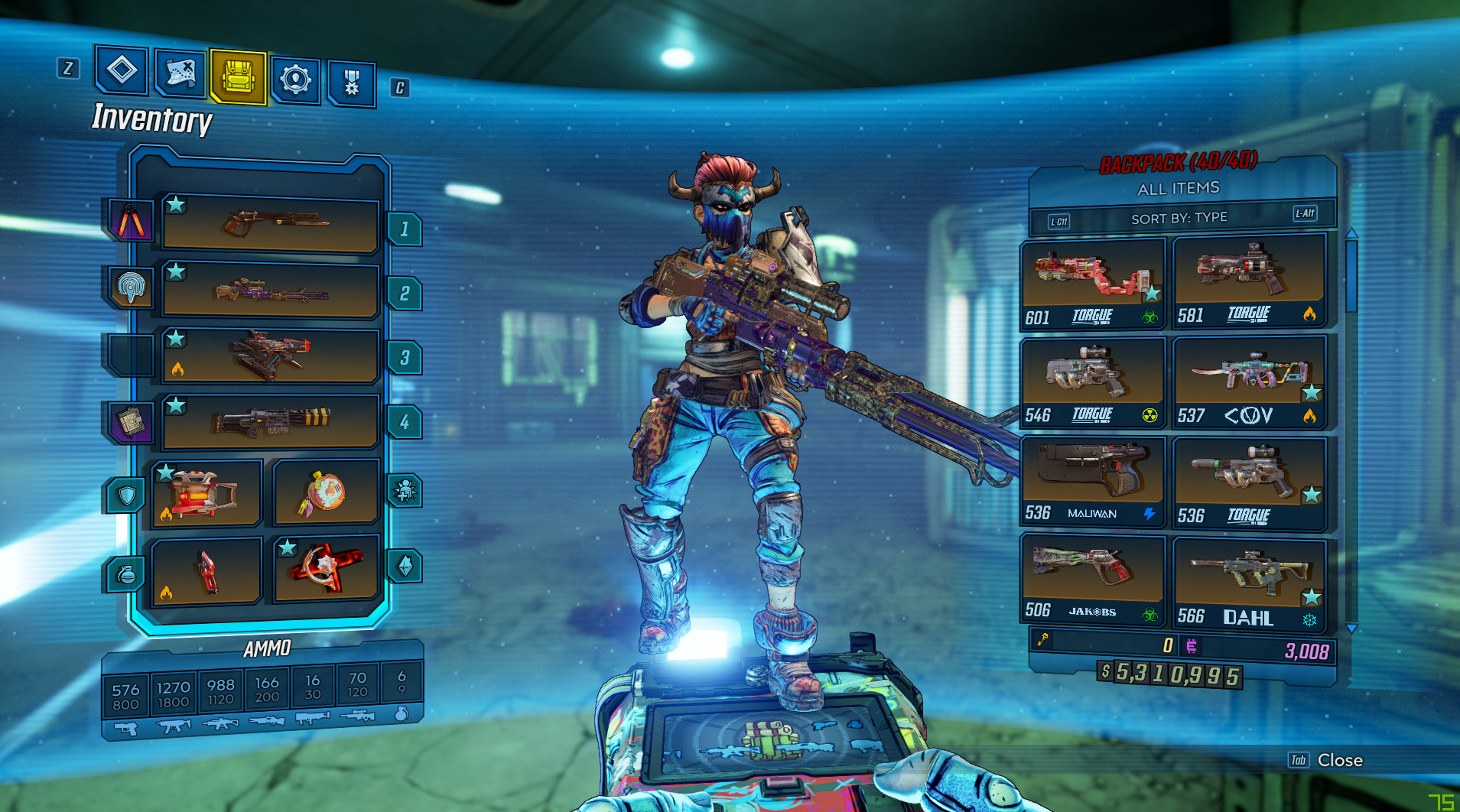The height and width of the screenshot is (812, 1460).
Task: Select the 581 Torgue incendiary weapon
Action: pos(1249,281)
